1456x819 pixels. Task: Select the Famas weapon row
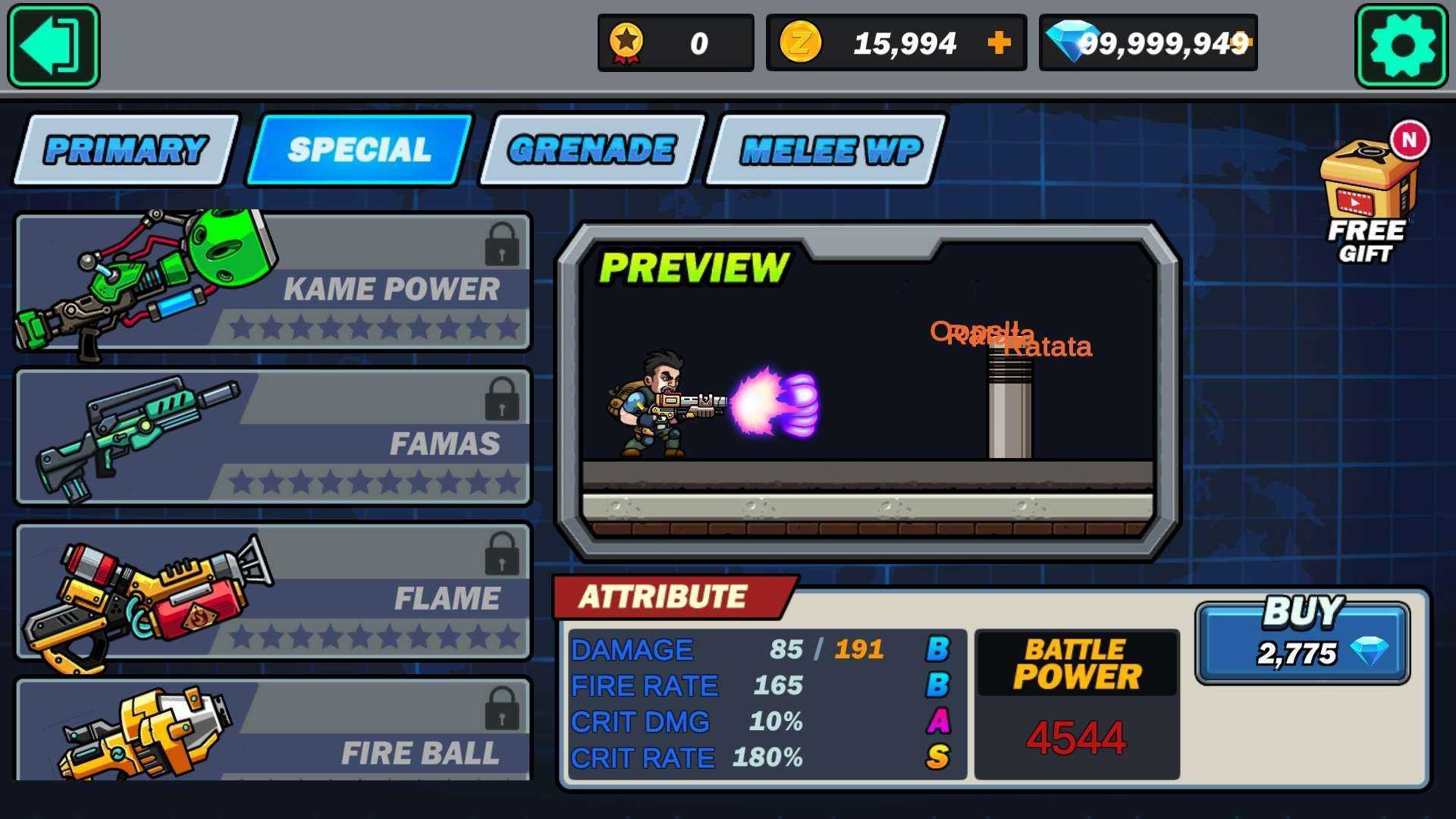tap(273, 437)
